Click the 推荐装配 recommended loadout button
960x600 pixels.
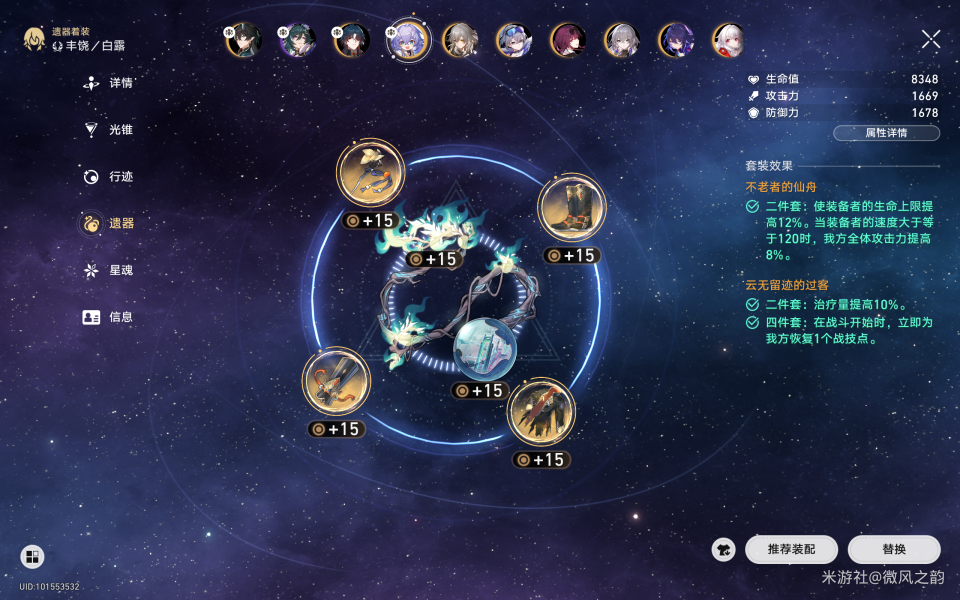coord(791,549)
